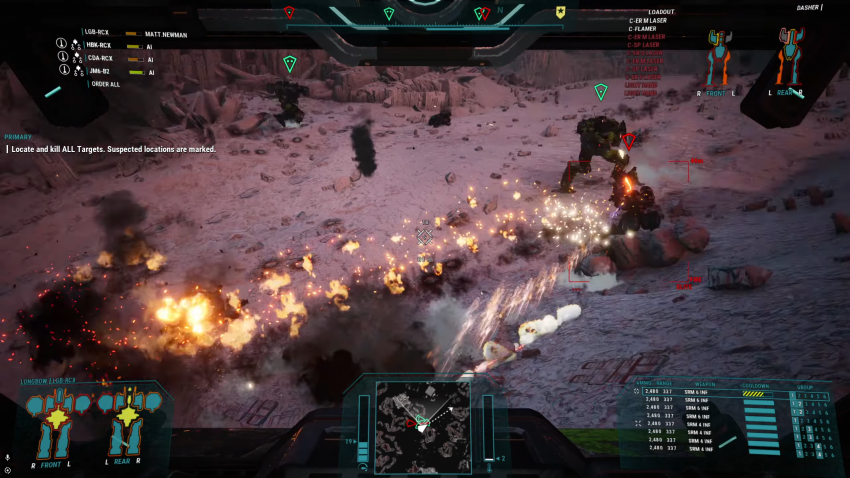850x478 pixels.
Task: Click the Dasher target front damage diagram
Action: pyautogui.click(x=716, y=58)
